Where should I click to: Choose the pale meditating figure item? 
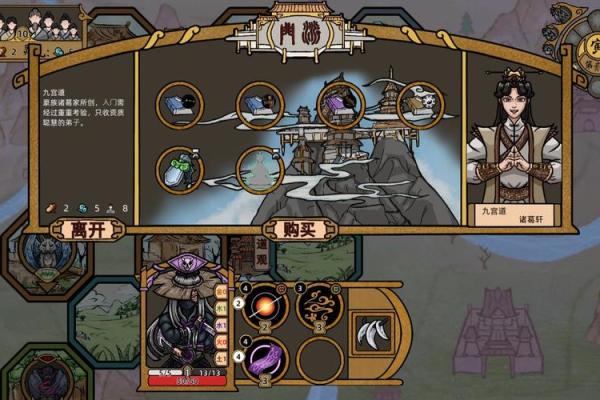[259, 171]
